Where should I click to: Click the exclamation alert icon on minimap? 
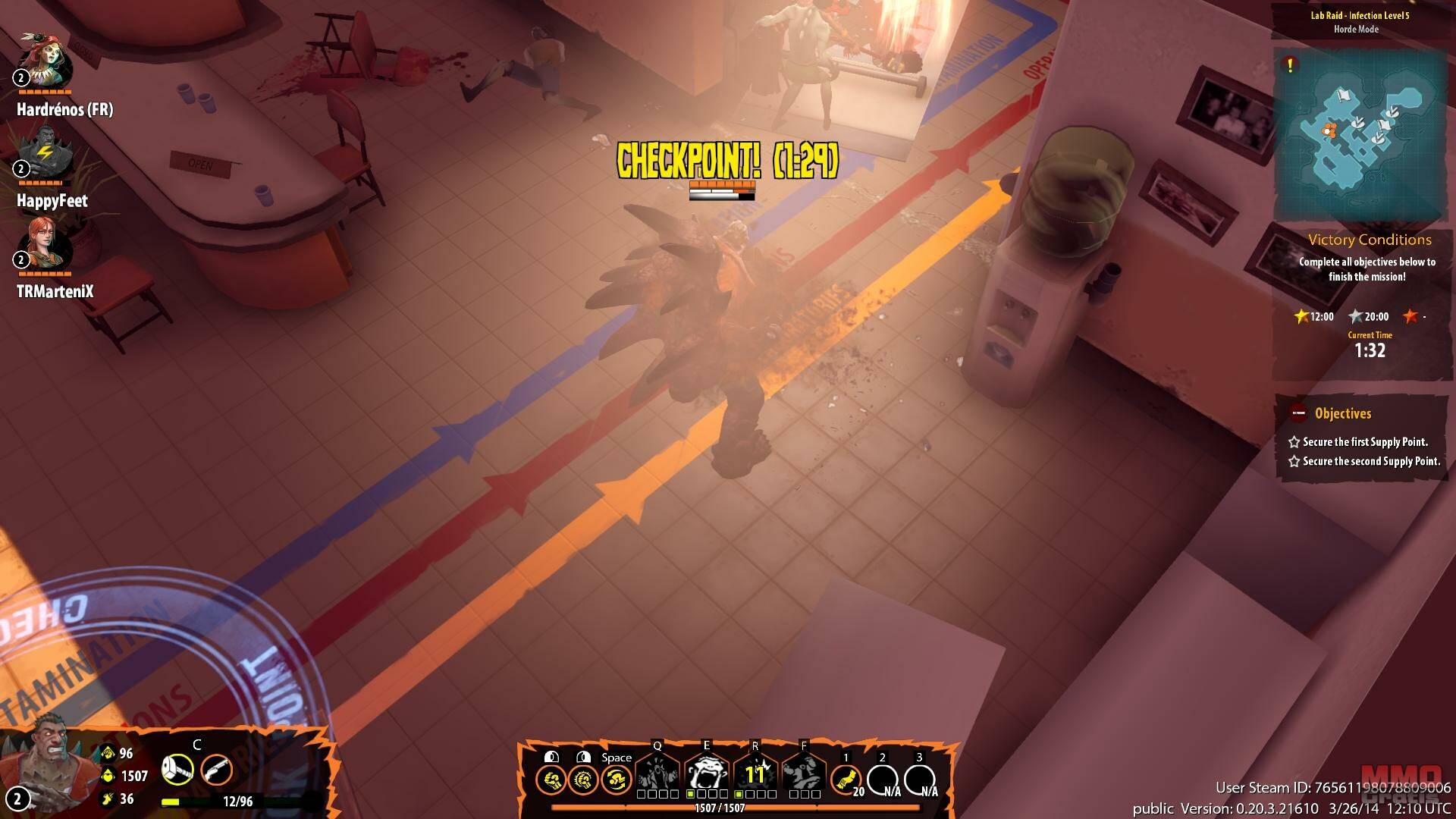[1290, 66]
